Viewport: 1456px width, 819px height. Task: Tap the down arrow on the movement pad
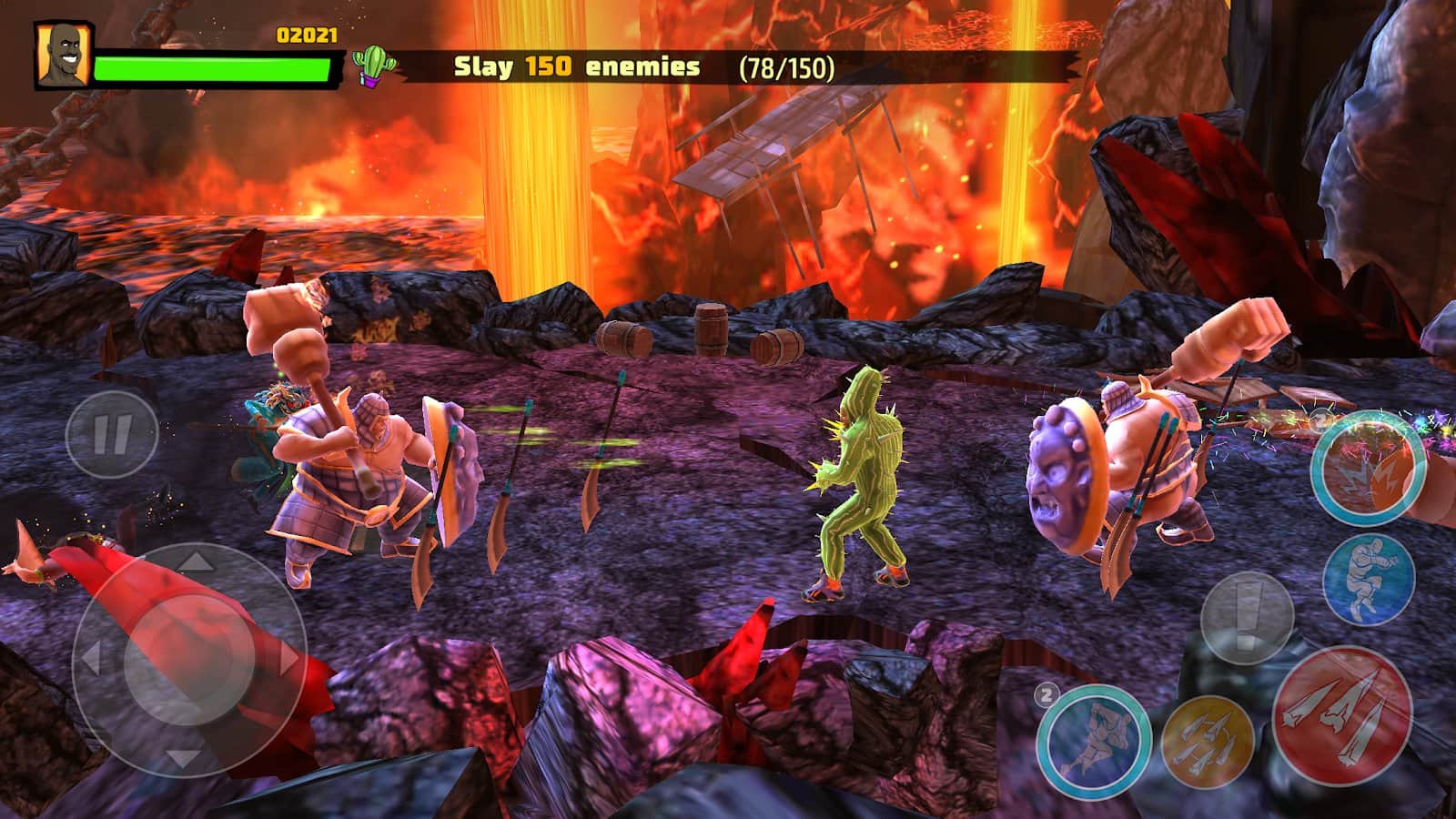click(x=187, y=757)
